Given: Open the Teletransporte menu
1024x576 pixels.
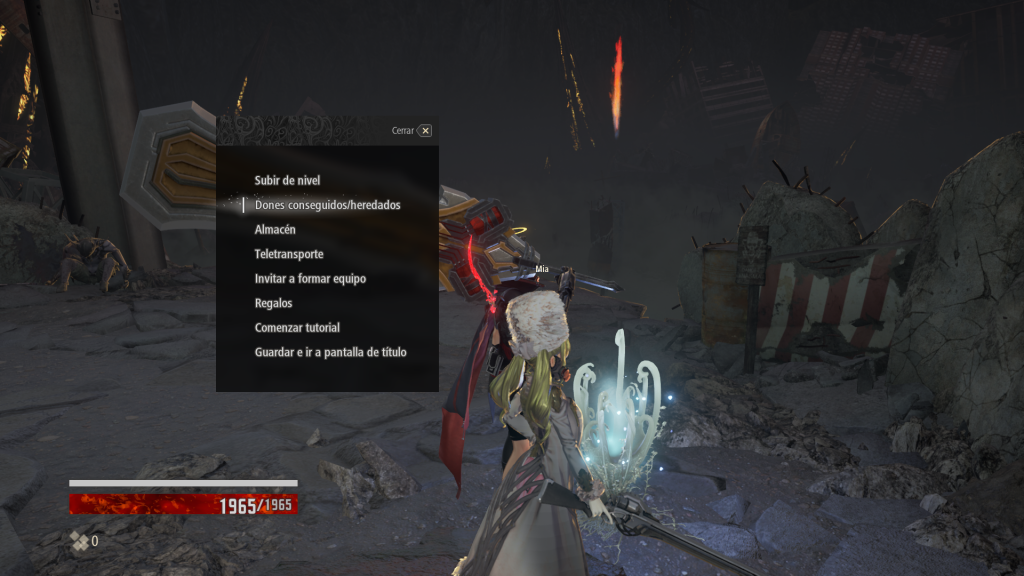Looking at the screenshot, I should 289,254.
